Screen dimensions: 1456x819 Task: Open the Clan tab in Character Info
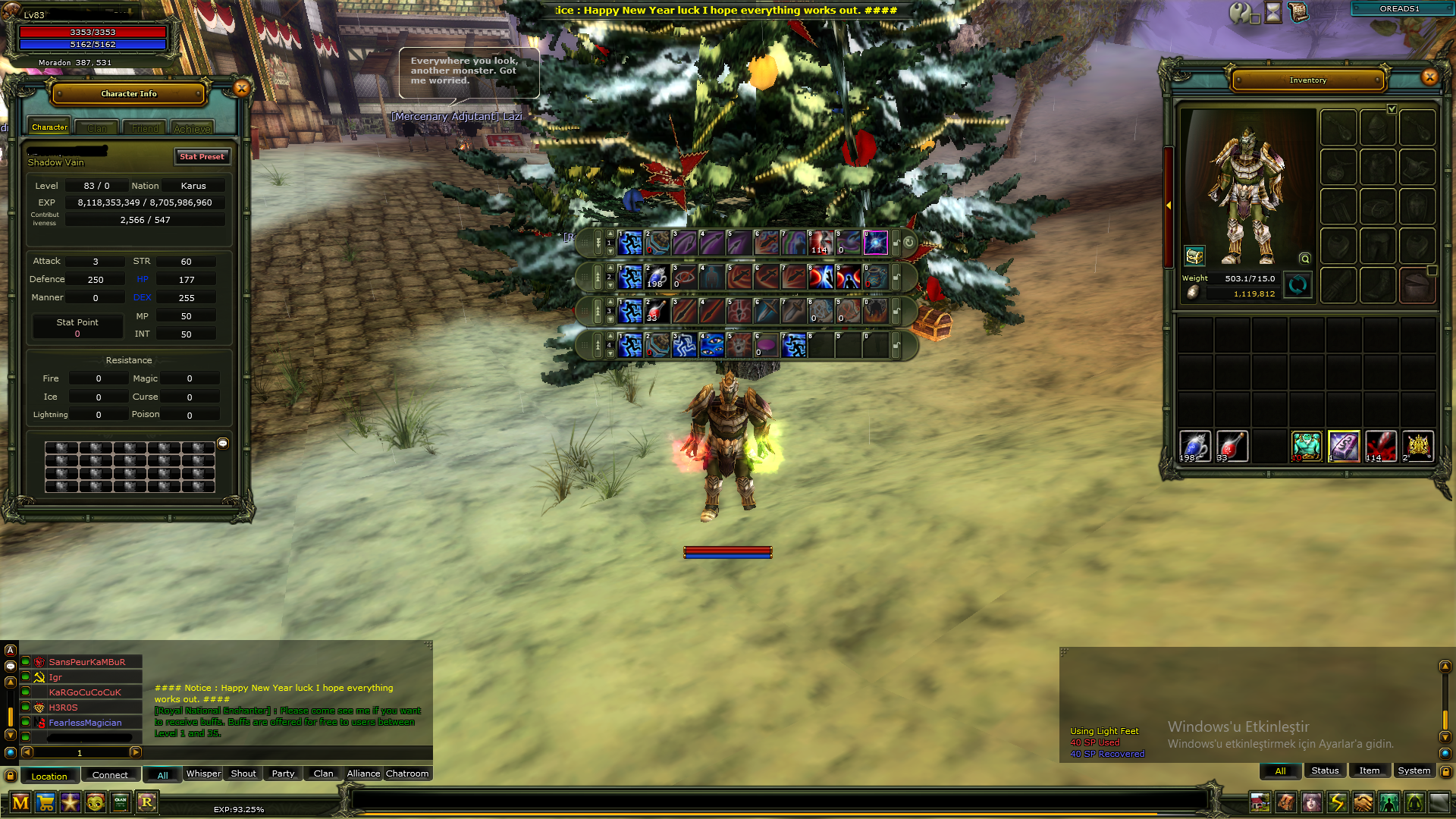click(96, 127)
